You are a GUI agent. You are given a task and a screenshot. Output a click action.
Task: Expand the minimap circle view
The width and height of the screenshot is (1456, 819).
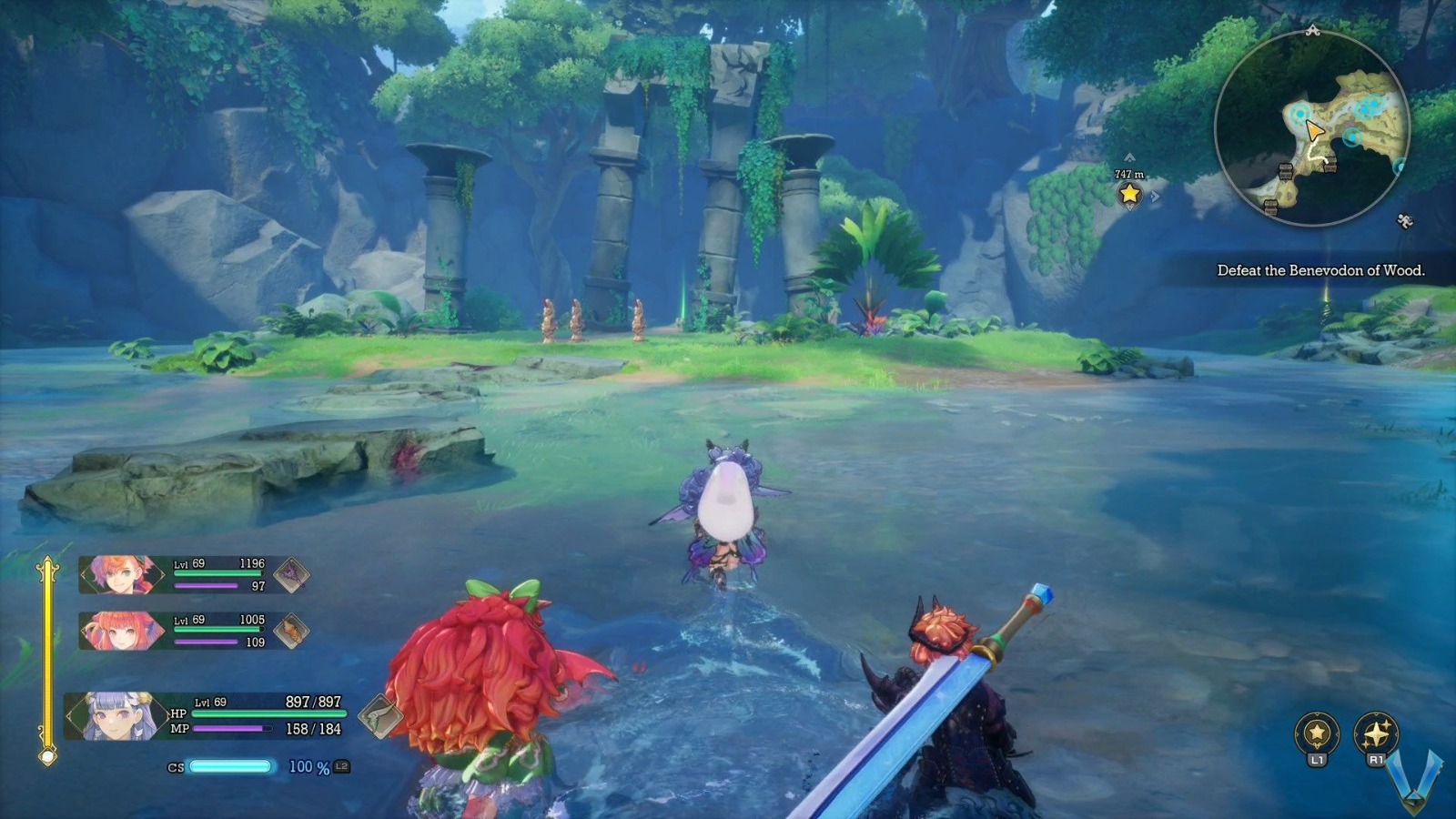tap(1315, 123)
